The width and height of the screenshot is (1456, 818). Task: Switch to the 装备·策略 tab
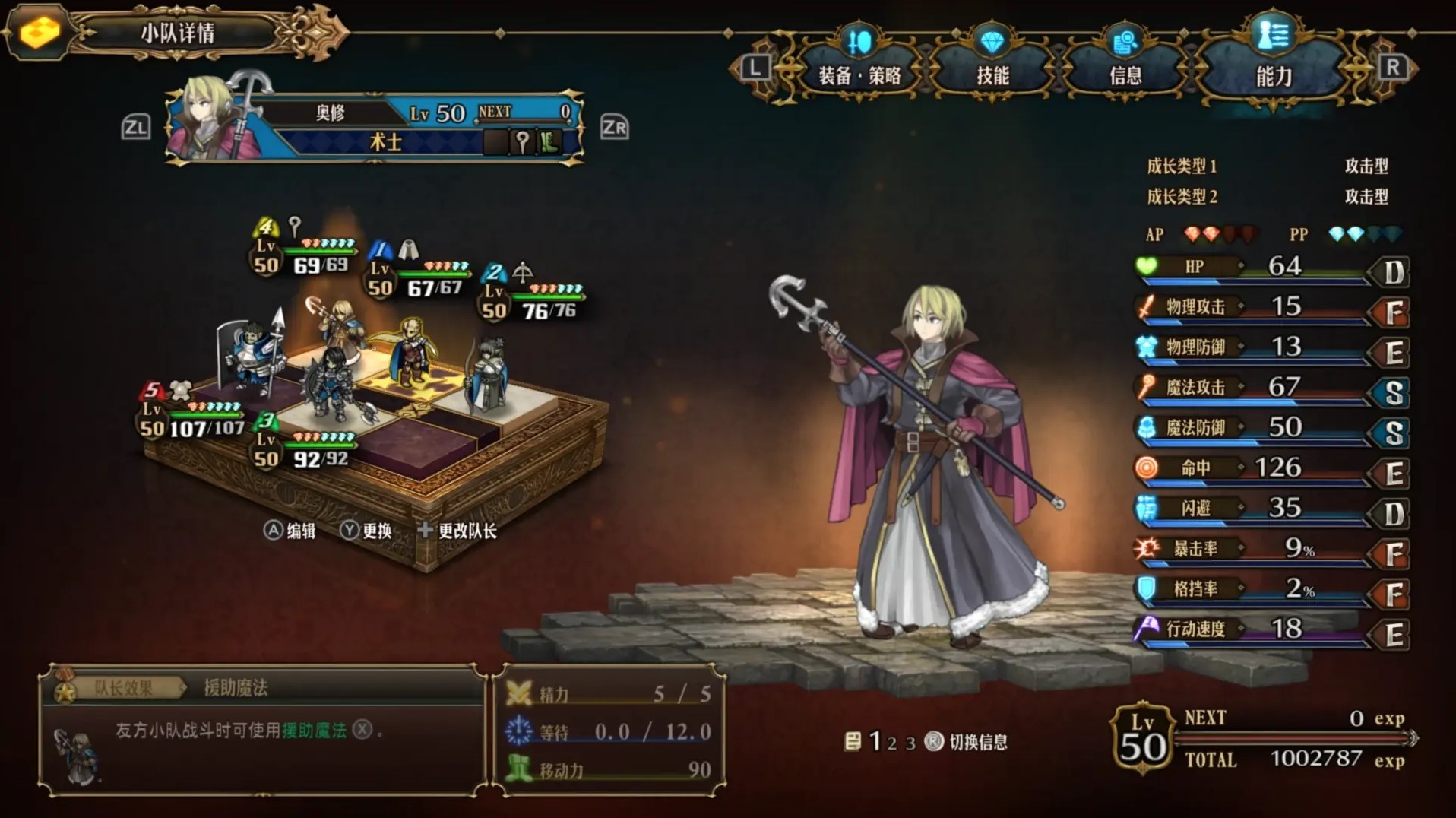click(859, 75)
